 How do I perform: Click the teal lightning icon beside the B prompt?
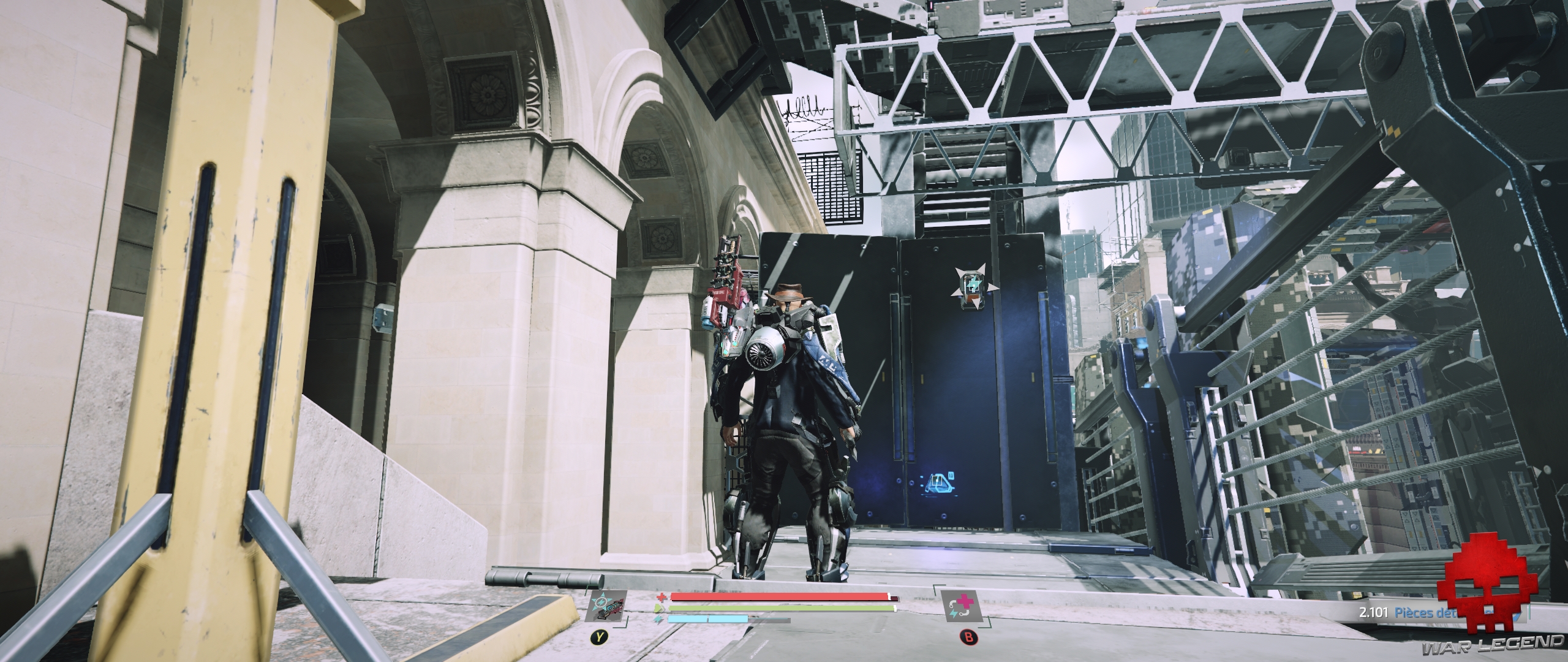pos(954,614)
